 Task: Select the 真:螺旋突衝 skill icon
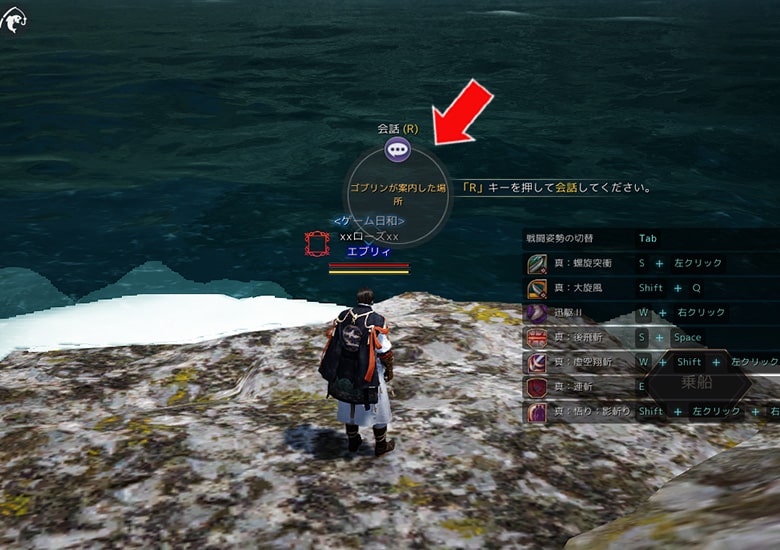tap(537, 264)
